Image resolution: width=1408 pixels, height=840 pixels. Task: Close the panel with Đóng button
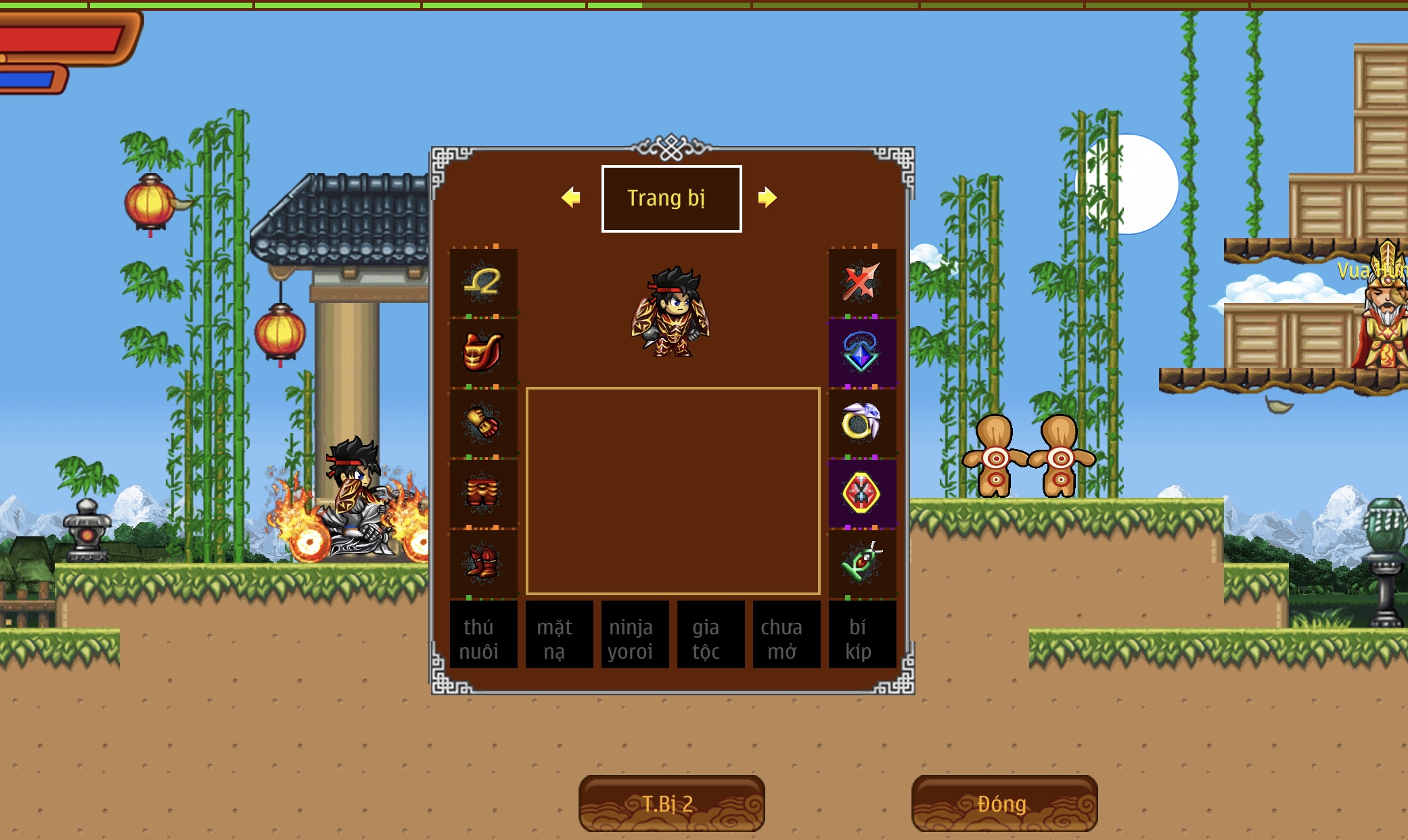[1004, 803]
